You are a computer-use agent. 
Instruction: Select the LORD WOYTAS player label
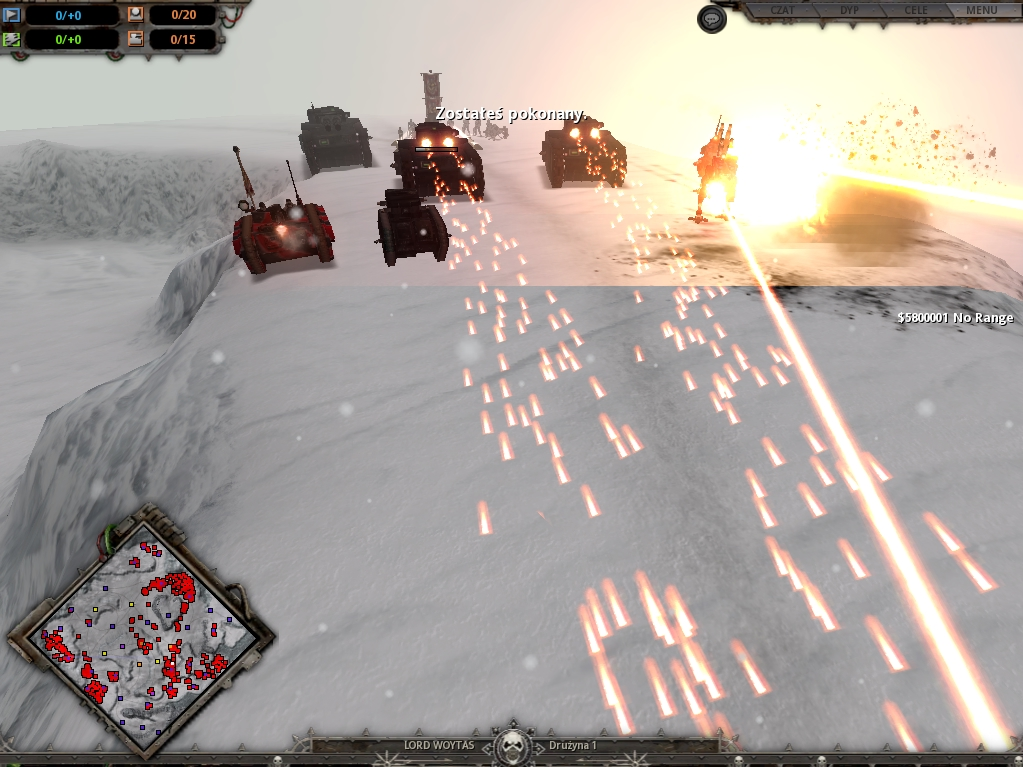point(438,746)
